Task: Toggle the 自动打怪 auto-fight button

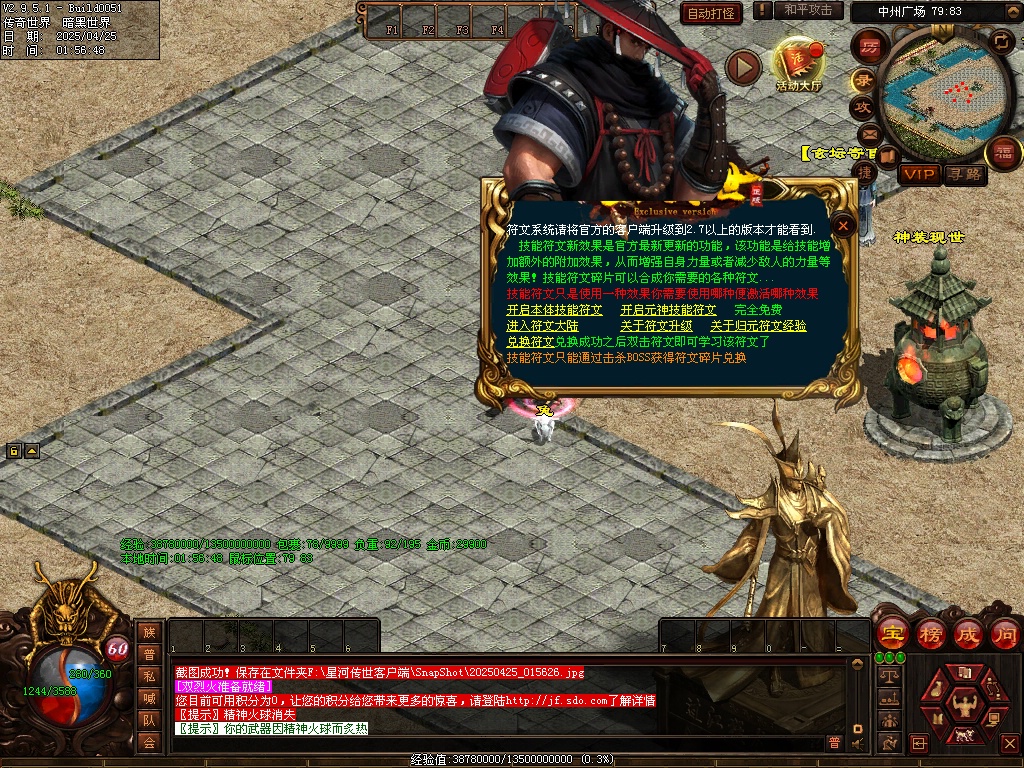Action: (712, 13)
